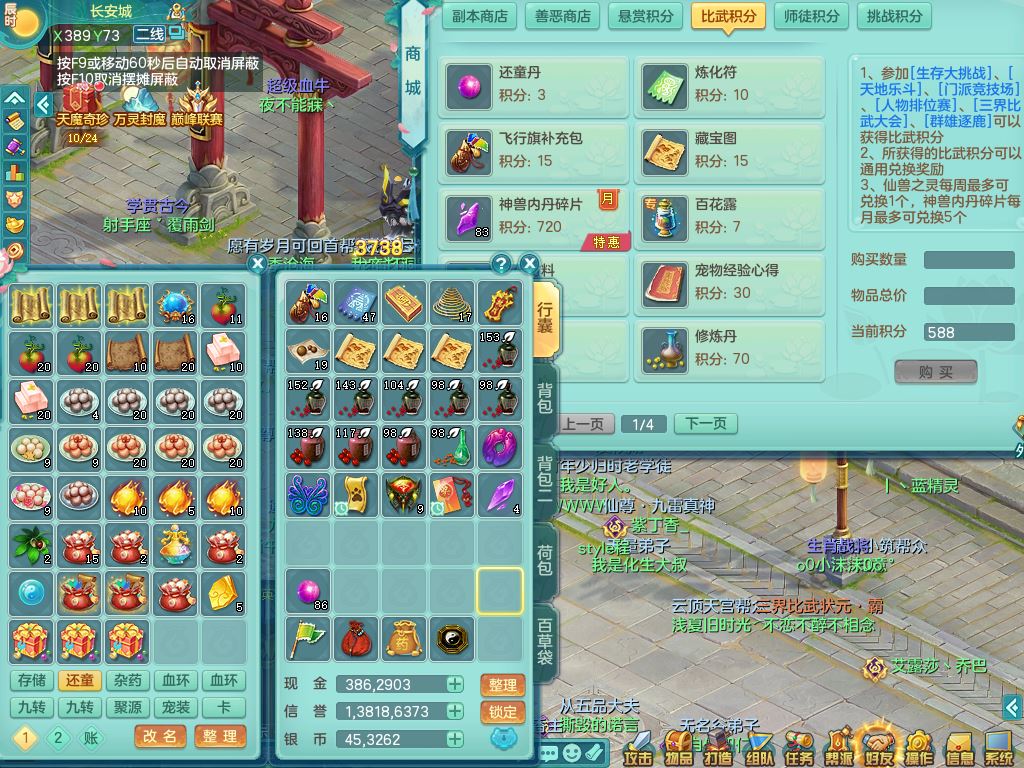The image size is (1024, 768).
Task: Pick the 宠物经验心得 shop item
Action: coord(729,281)
